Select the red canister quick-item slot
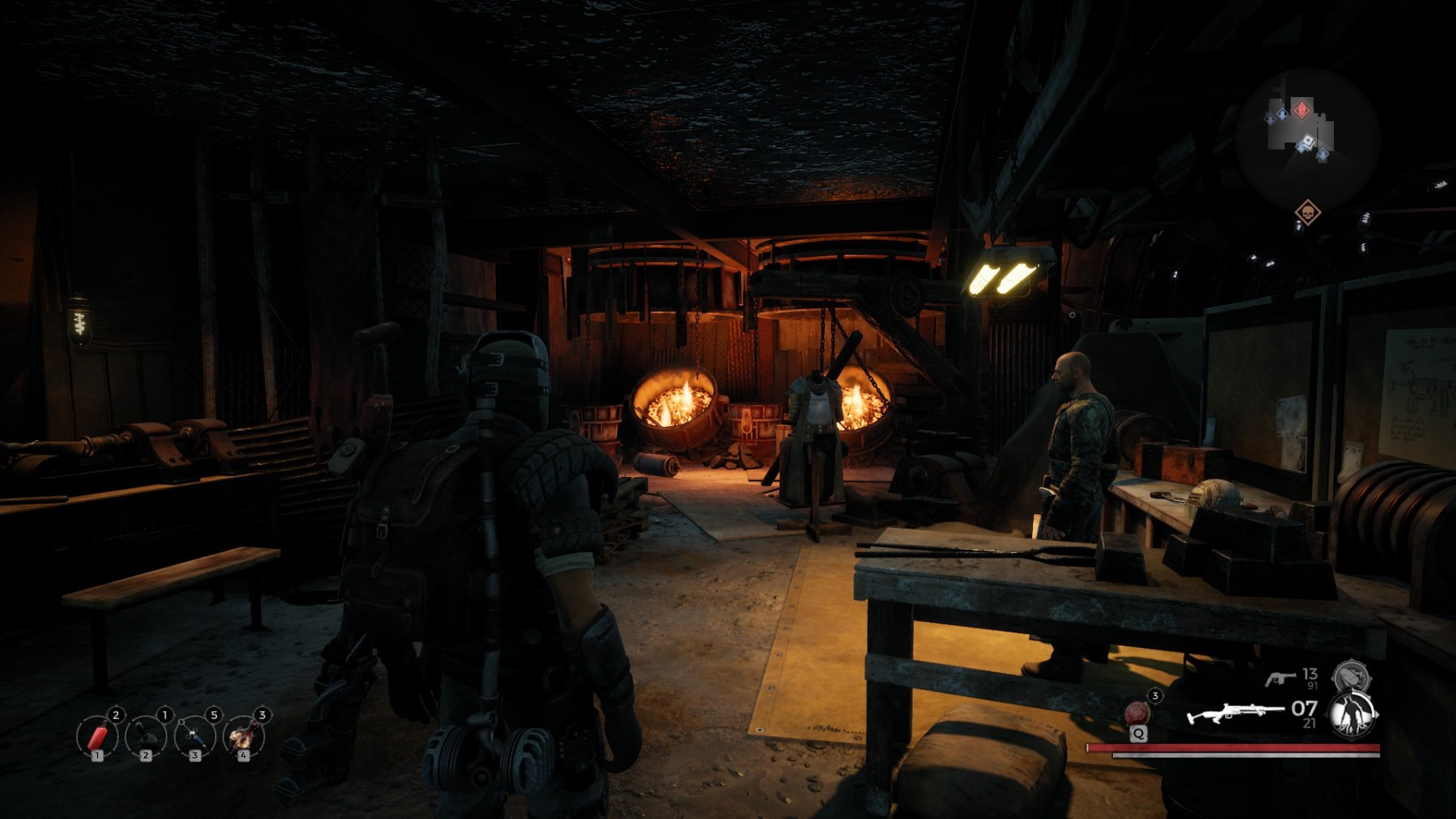Viewport: 1456px width, 819px height. pyautogui.click(x=97, y=737)
